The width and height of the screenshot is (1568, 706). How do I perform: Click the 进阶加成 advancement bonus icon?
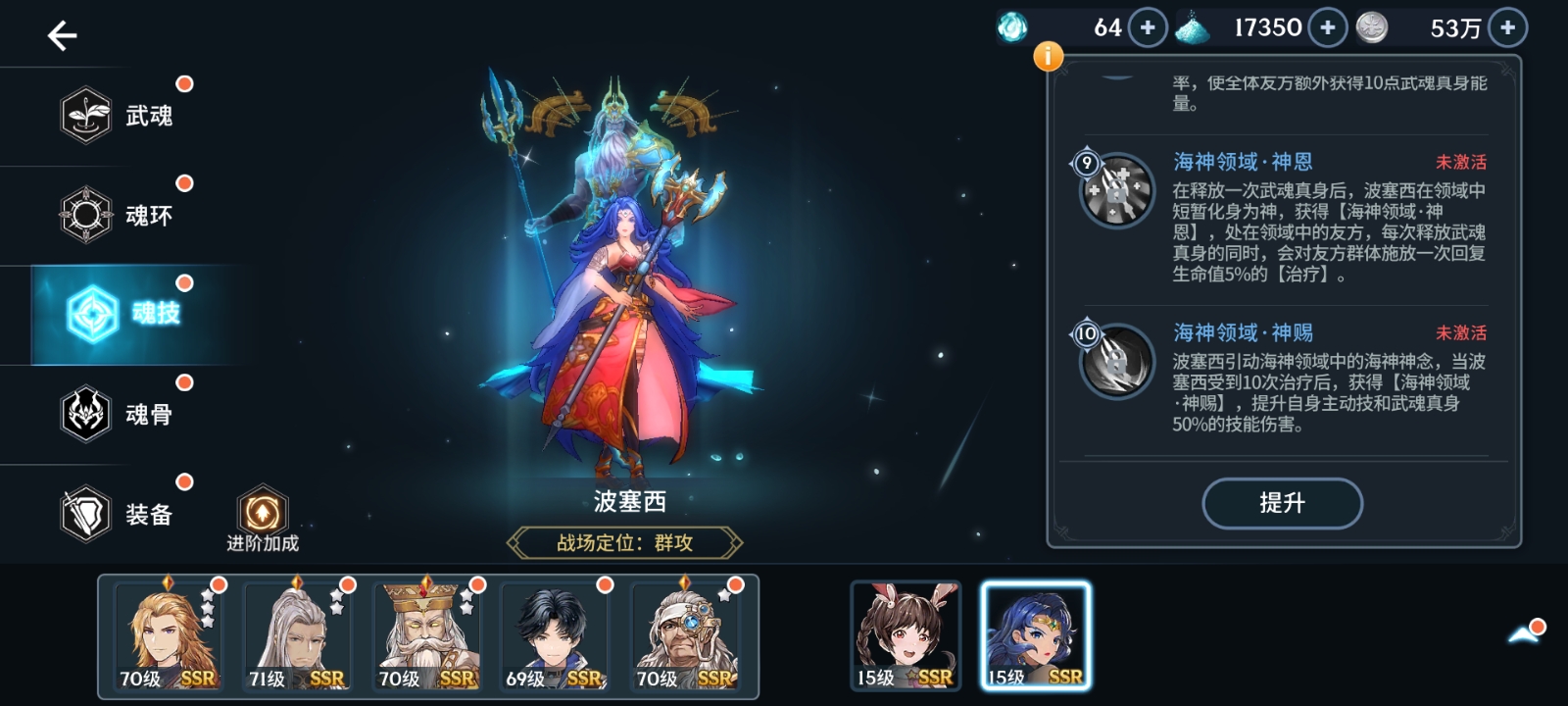coord(262,510)
